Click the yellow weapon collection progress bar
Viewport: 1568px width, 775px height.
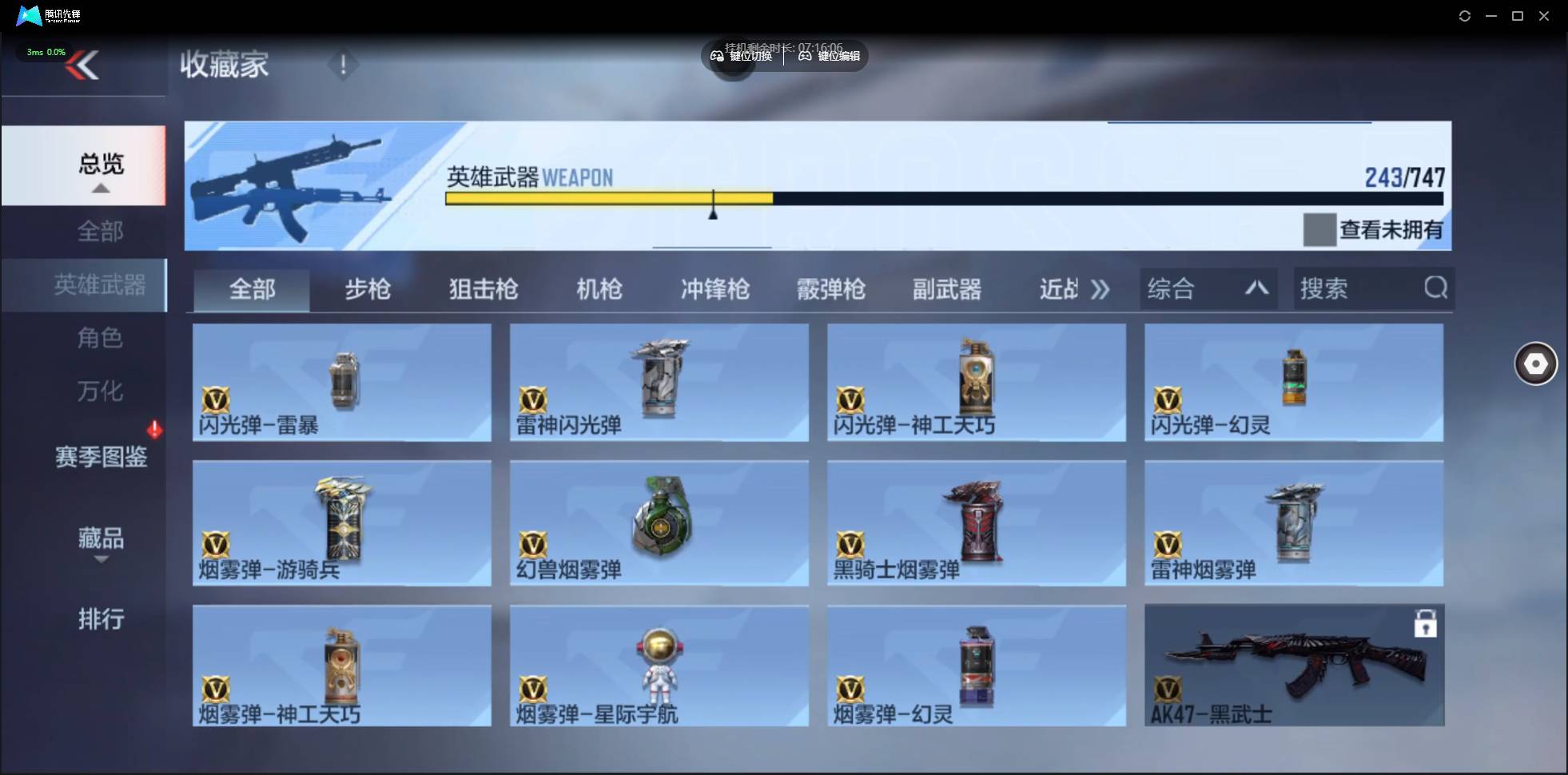607,197
